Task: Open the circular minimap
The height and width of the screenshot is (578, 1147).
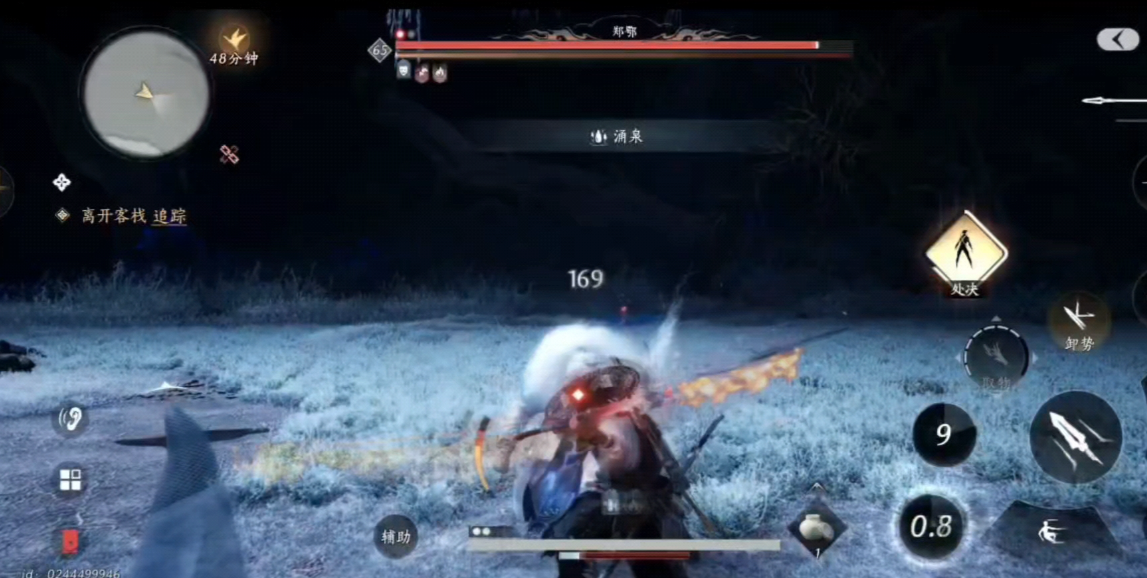Action: click(146, 93)
